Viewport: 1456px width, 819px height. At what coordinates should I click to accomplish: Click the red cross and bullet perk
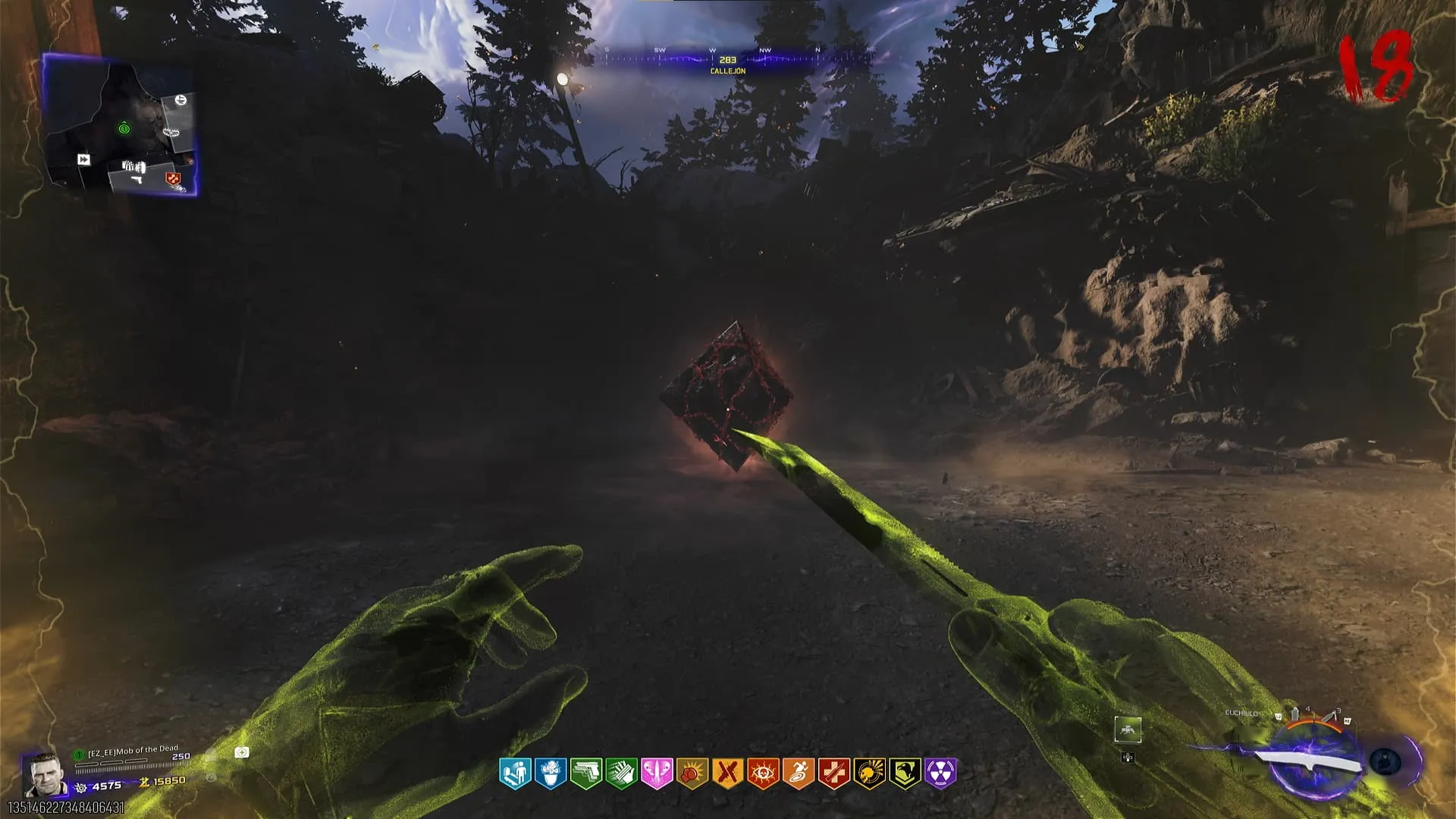point(833,773)
